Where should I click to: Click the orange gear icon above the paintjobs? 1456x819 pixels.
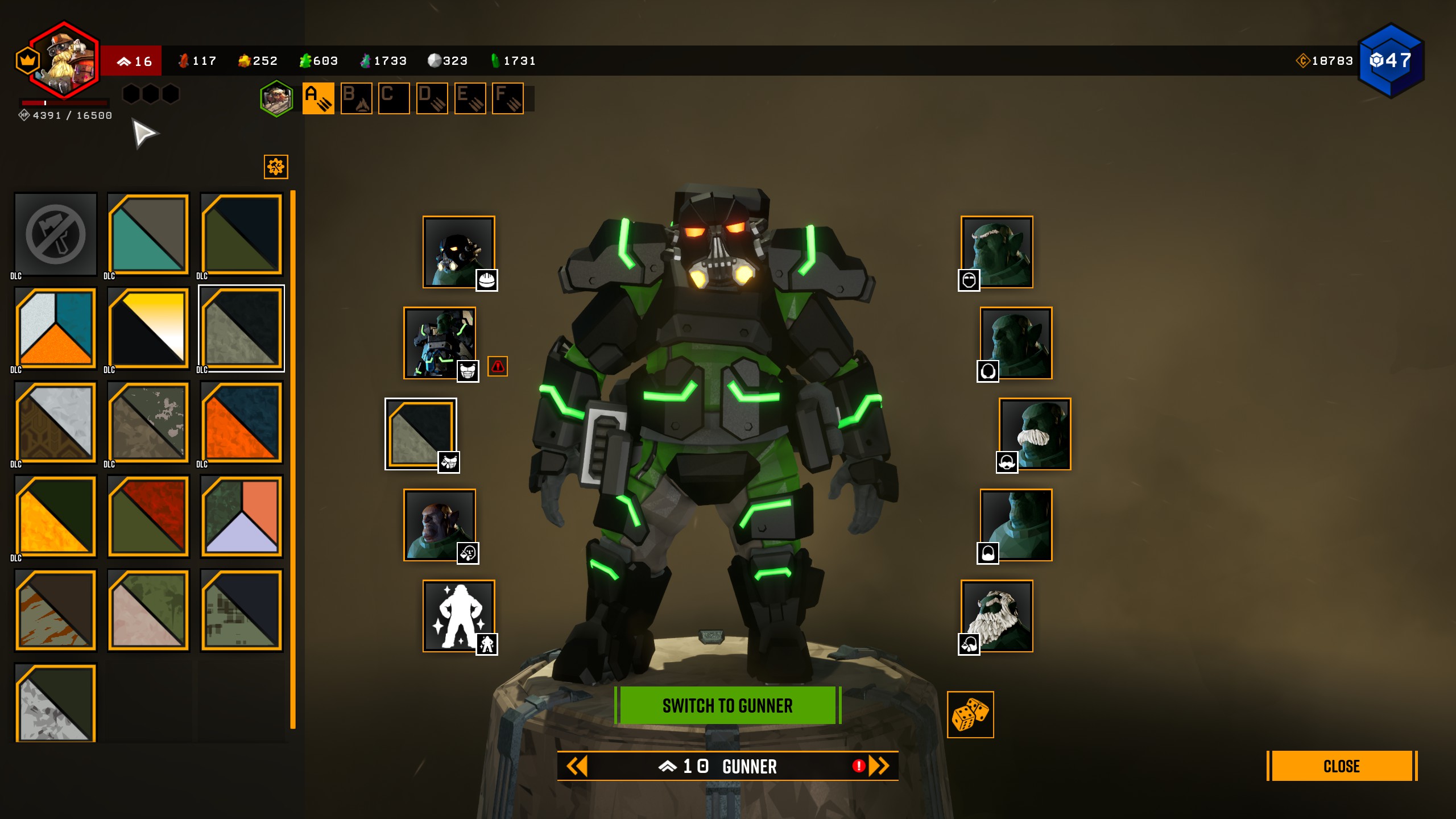click(276, 167)
